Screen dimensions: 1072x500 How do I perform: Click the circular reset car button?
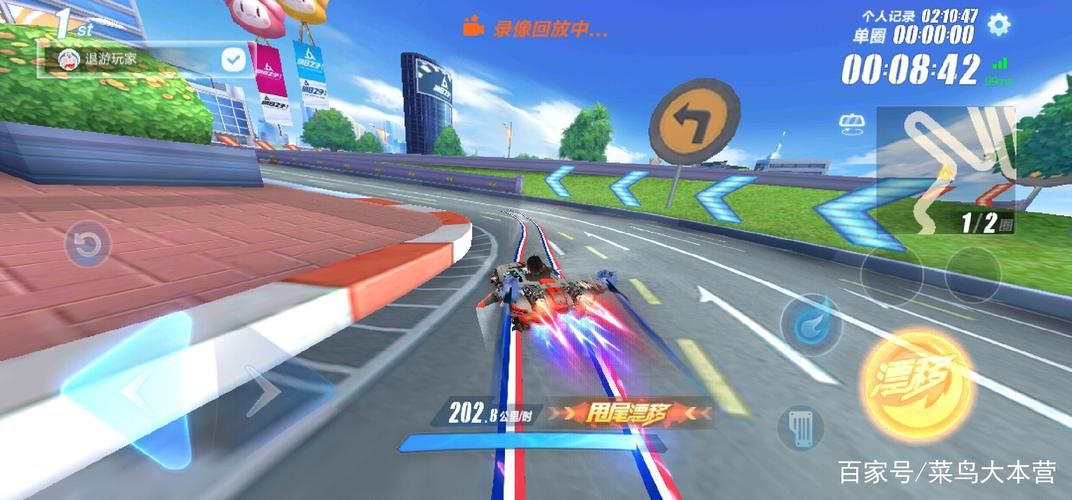coord(88,243)
